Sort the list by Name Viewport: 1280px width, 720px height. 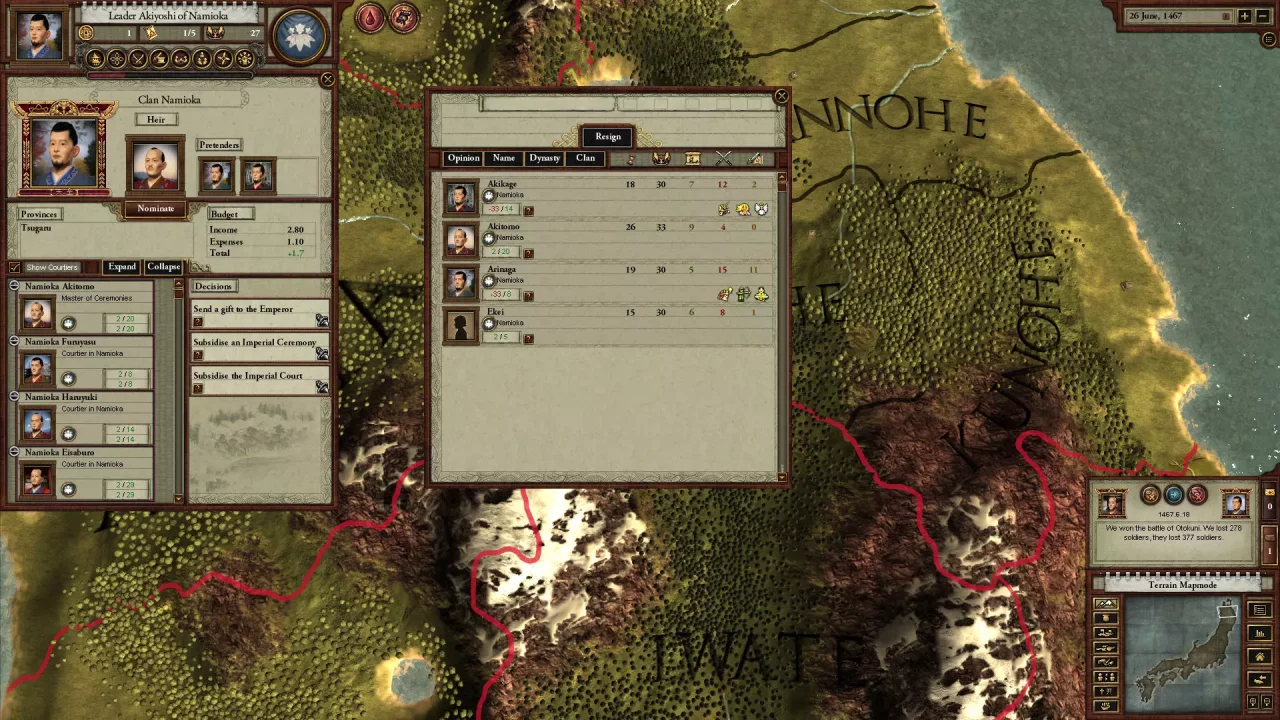tap(504, 158)
